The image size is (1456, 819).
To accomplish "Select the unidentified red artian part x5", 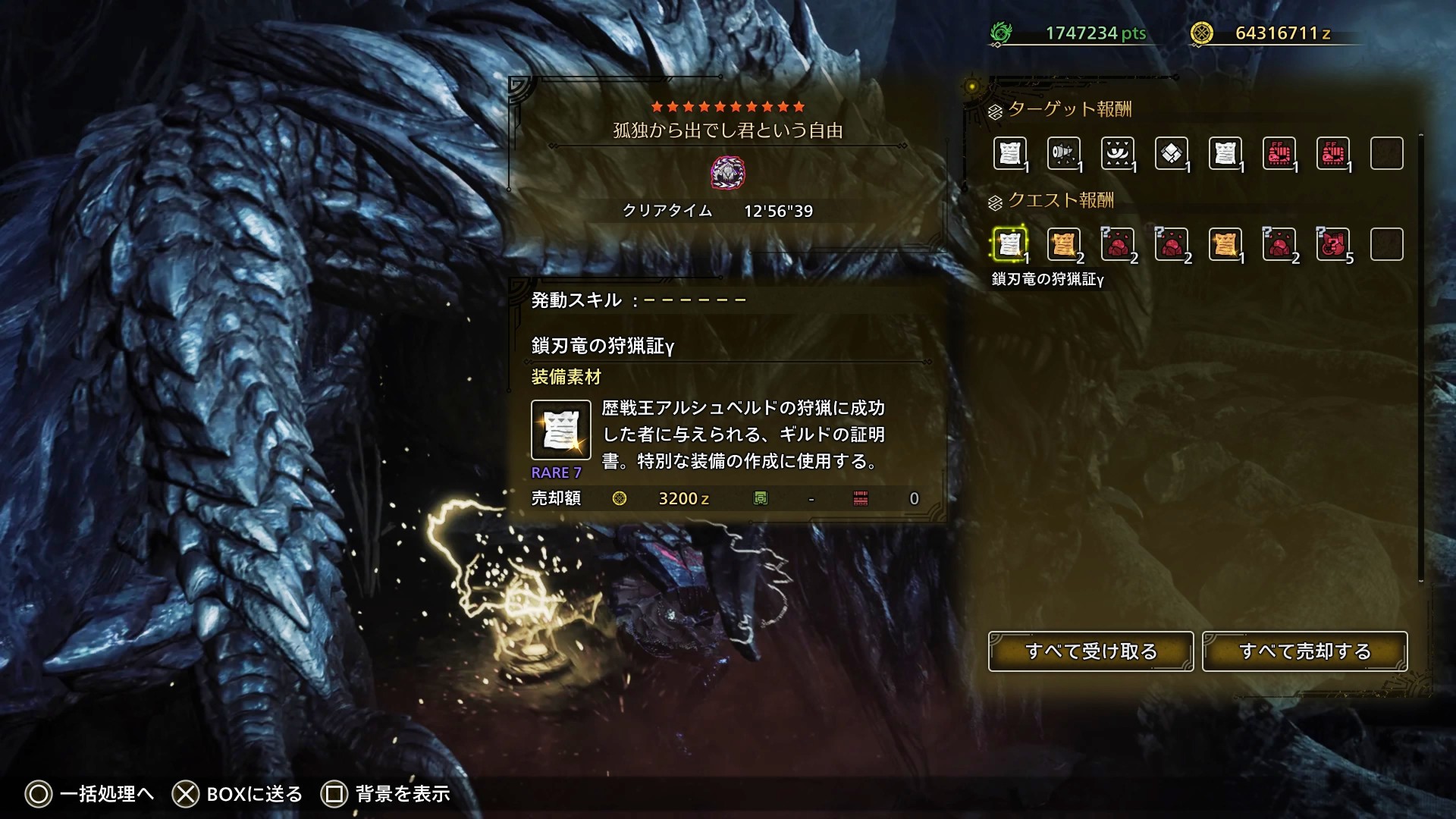I will click(1332, 244).
